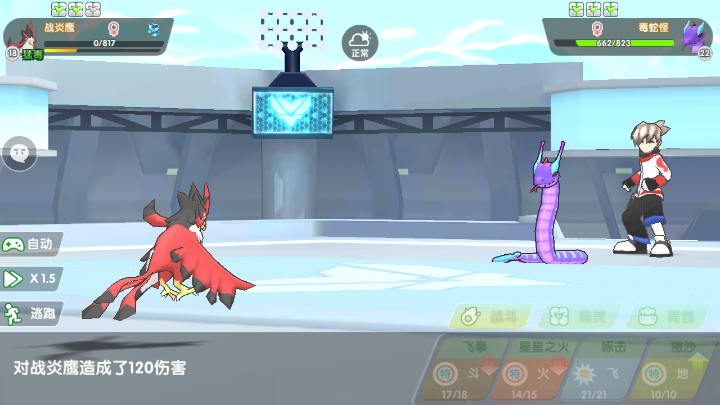Image resolution: width=720 pixels, height=405 pixels.
Task: Flee the battle with the 逃跑 button
Action: (31, 314)
